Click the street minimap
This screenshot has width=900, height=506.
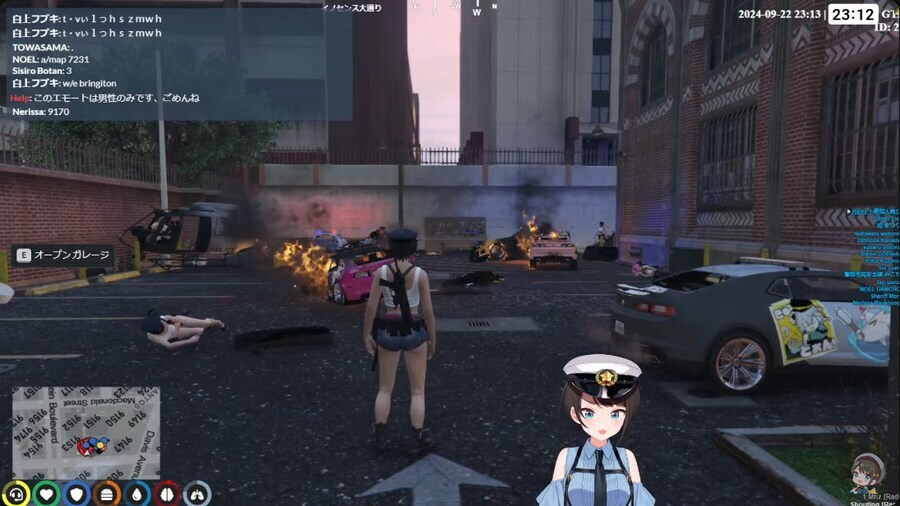pos(85,433)
